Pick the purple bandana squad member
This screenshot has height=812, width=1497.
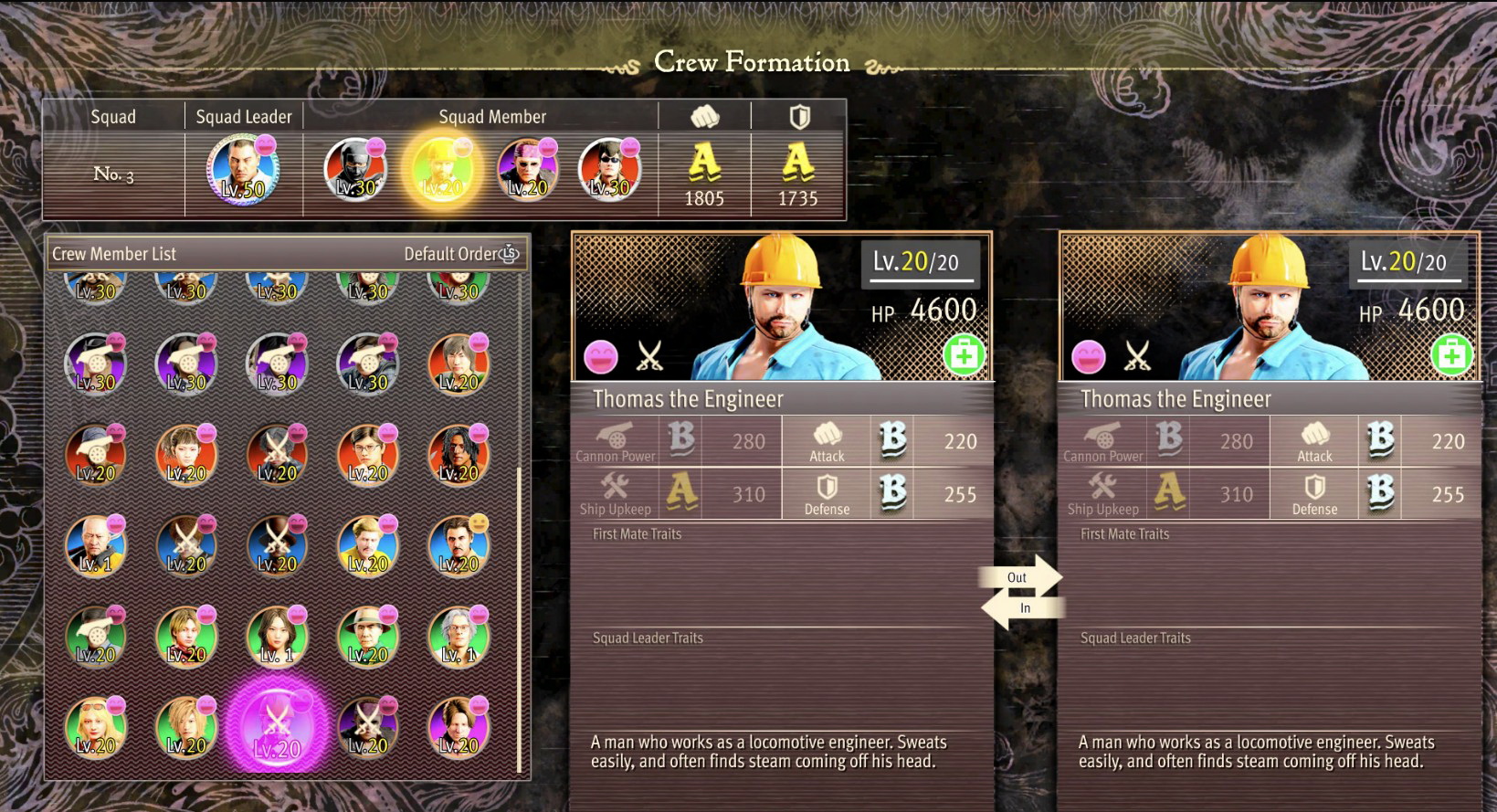tap(528, 170)
